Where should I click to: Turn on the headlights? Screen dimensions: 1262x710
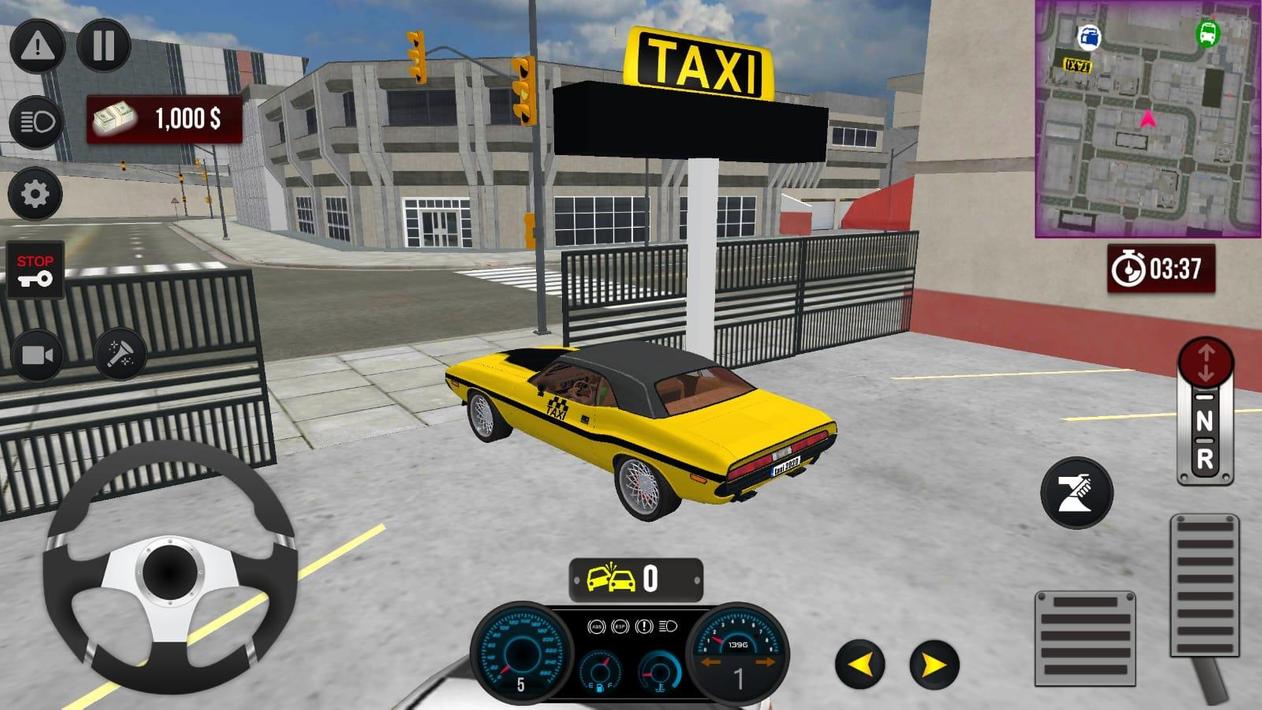coord(36,122)
